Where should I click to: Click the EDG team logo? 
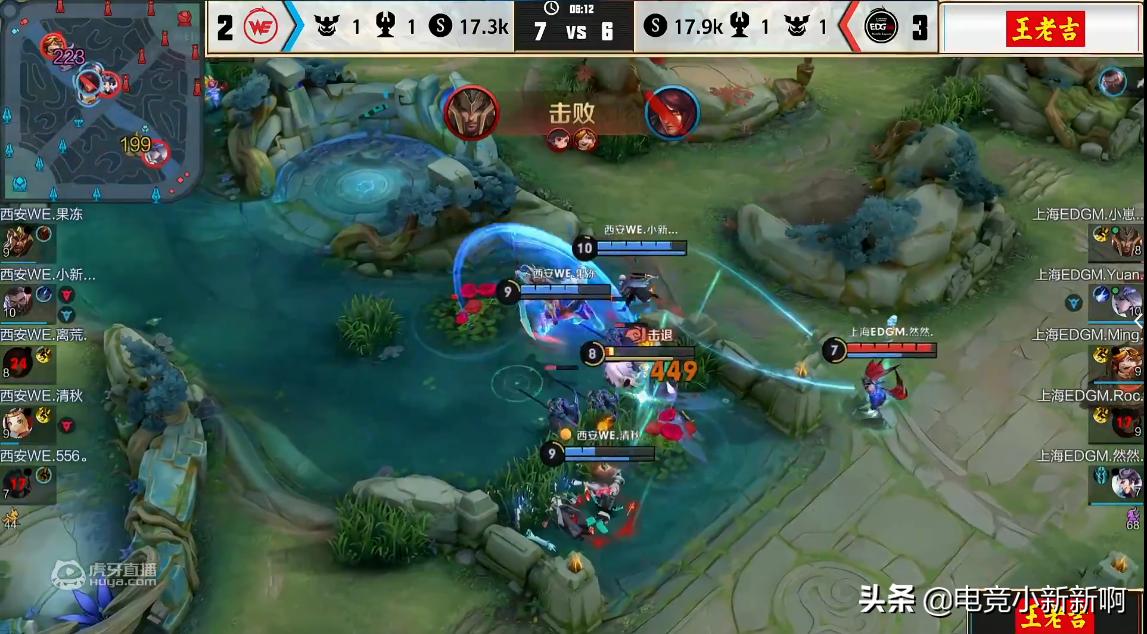pyautogui.click(x=880, y=27)
